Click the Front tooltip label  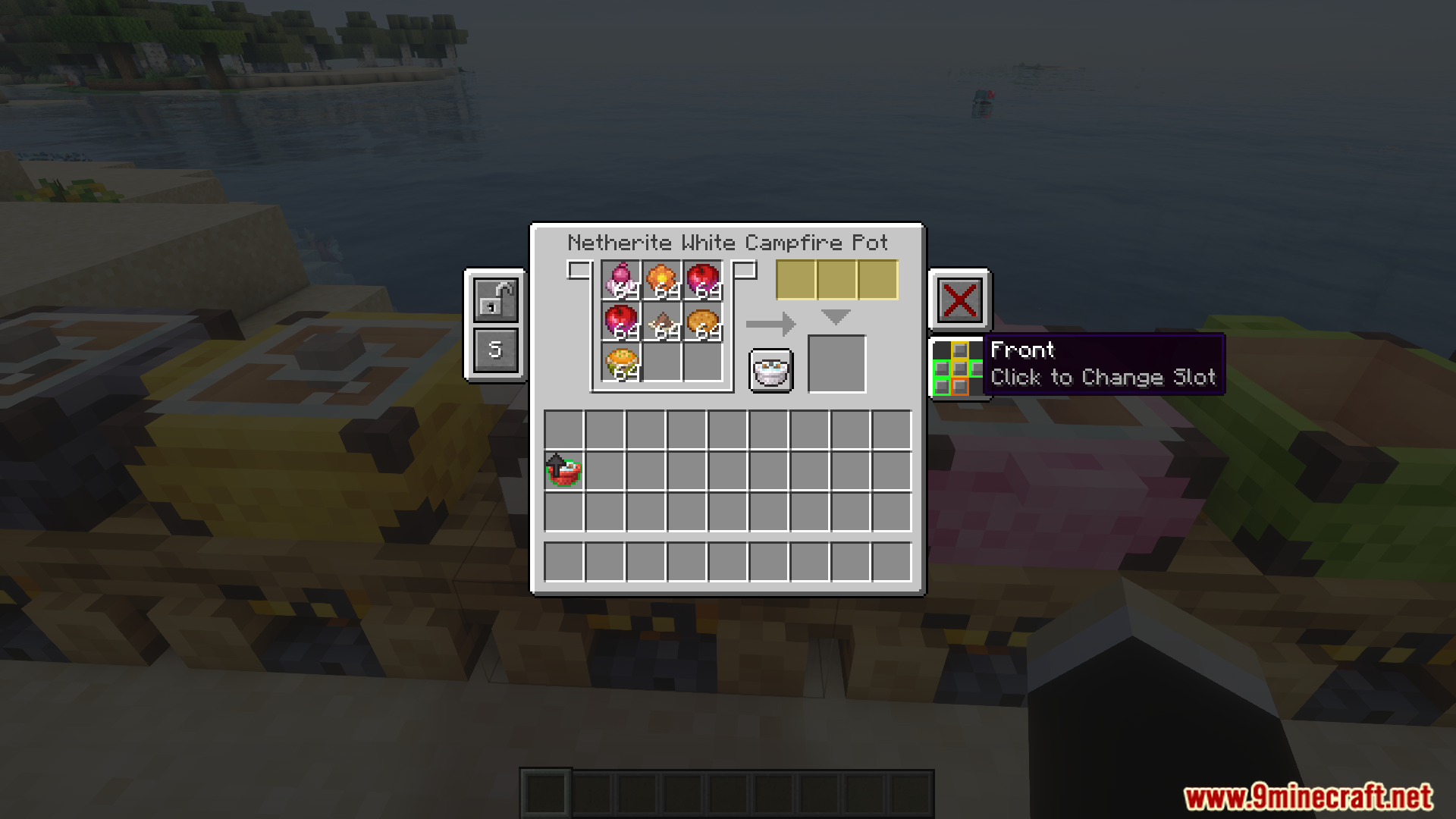[x=1024, y=350]
